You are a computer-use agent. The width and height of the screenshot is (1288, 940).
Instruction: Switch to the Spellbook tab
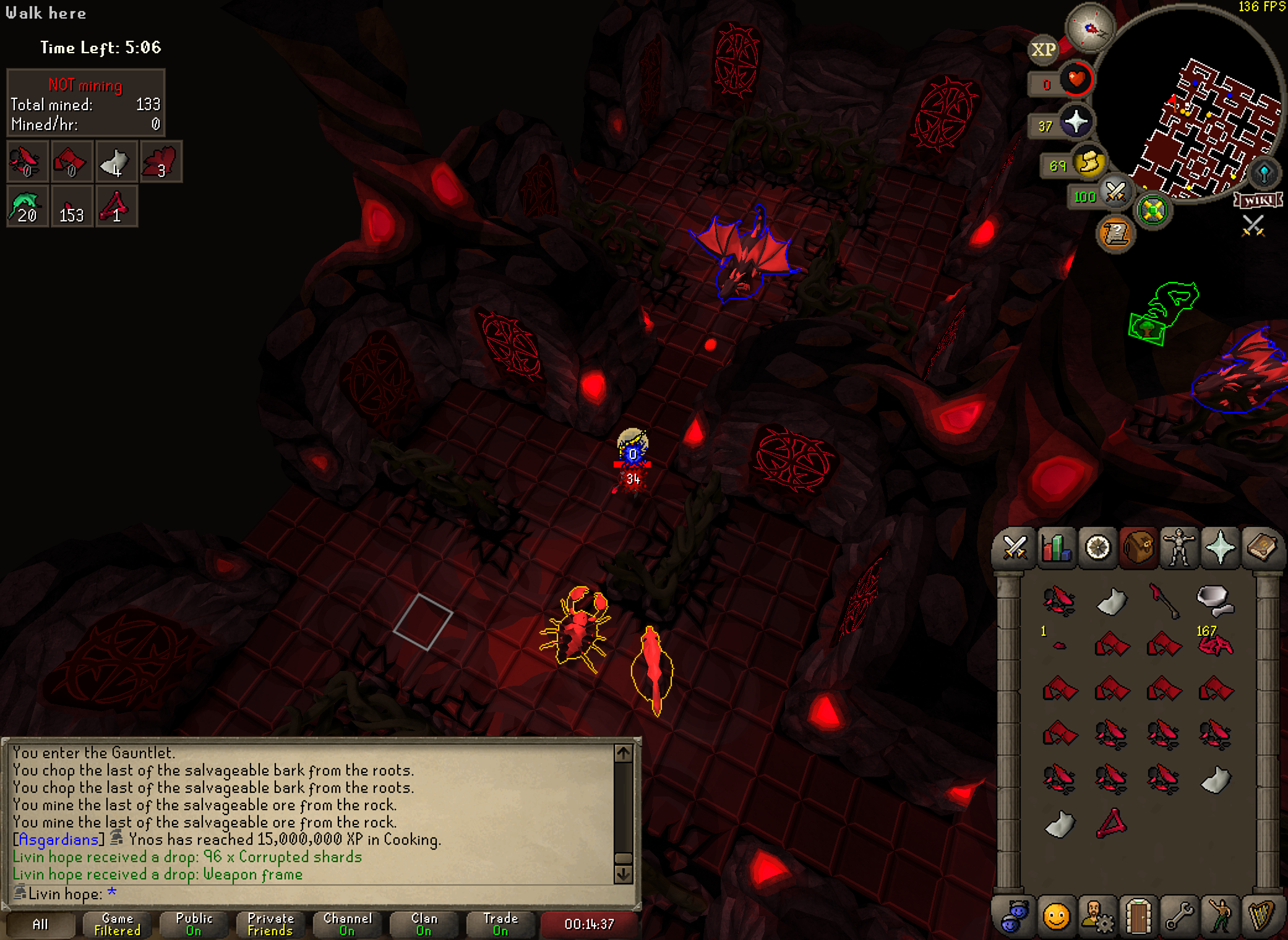point(1261,548)
